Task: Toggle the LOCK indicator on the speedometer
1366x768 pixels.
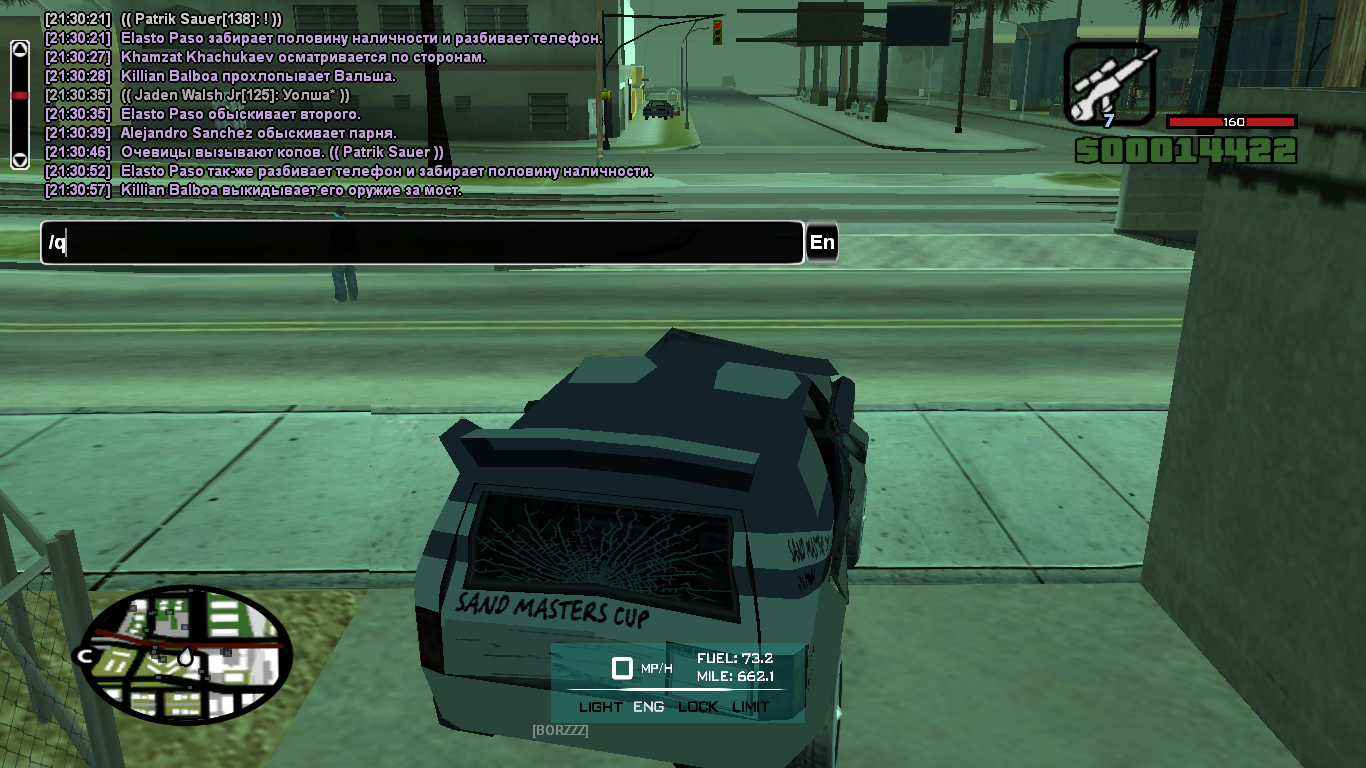Action: [697, 707]
